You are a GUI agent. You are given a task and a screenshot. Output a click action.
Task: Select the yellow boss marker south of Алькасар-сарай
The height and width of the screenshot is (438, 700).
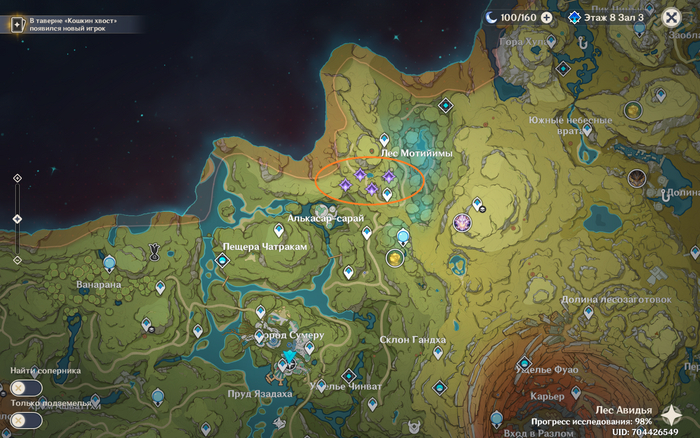click(x=396, y=258)
